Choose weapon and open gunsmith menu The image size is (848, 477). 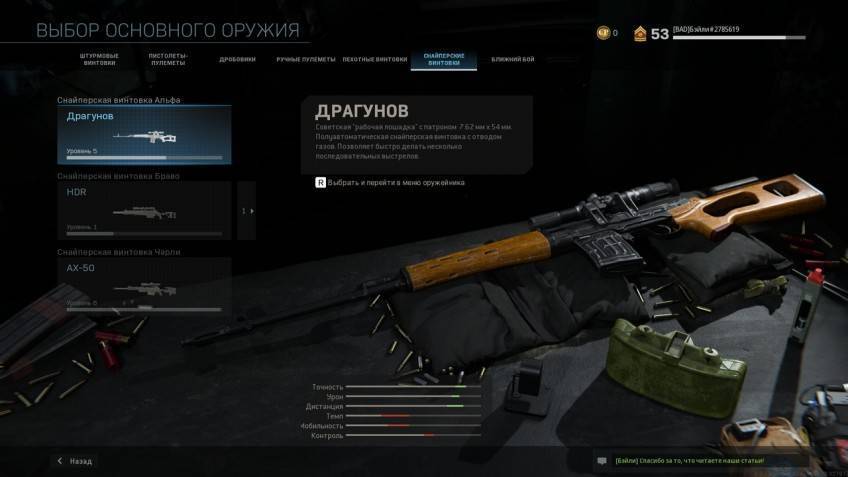[x=390, y=183]
